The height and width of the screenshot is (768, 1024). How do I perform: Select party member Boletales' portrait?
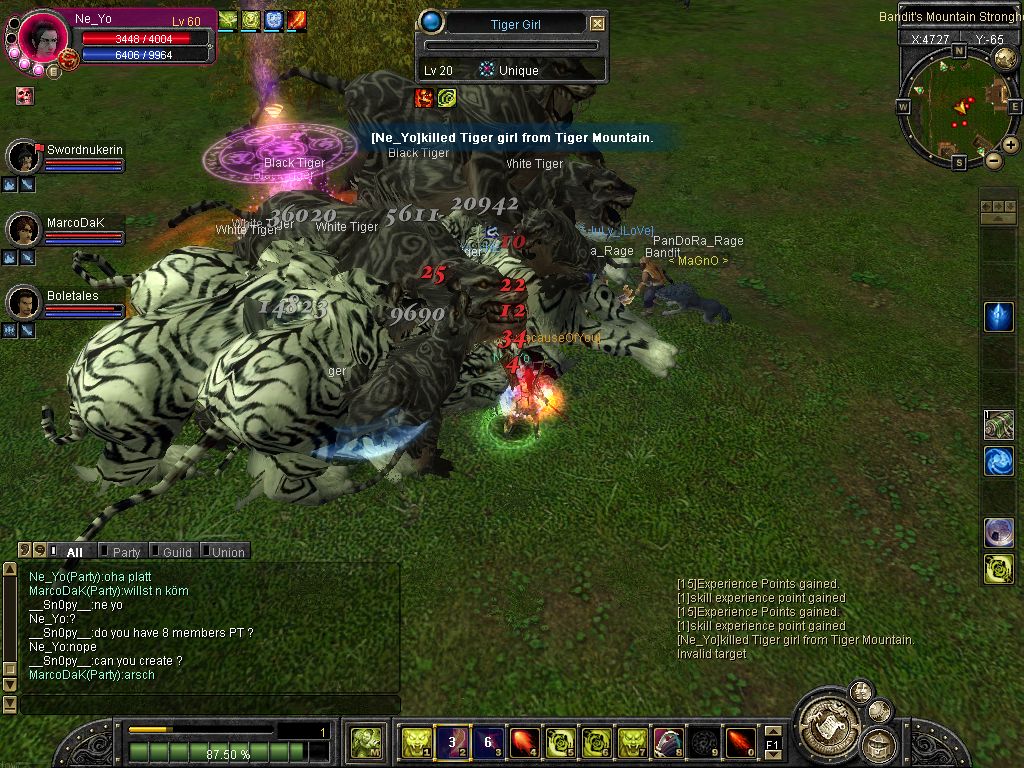[x=23, y=302]
